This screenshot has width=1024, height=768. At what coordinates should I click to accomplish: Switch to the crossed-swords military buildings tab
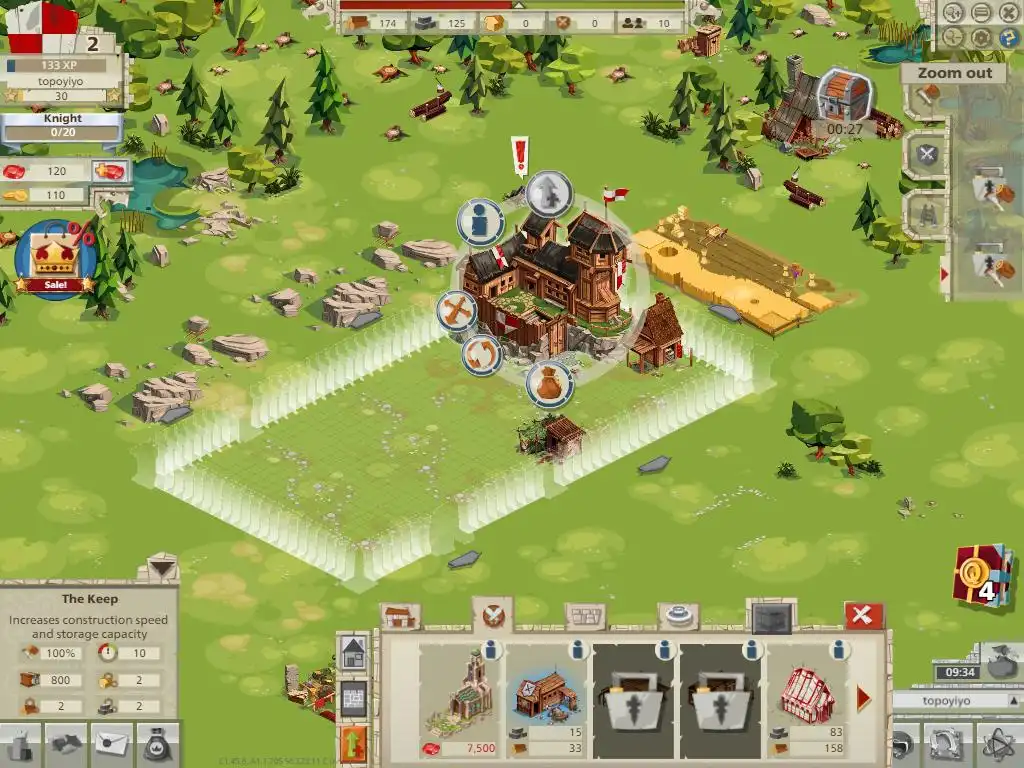(x=492, y=615)
